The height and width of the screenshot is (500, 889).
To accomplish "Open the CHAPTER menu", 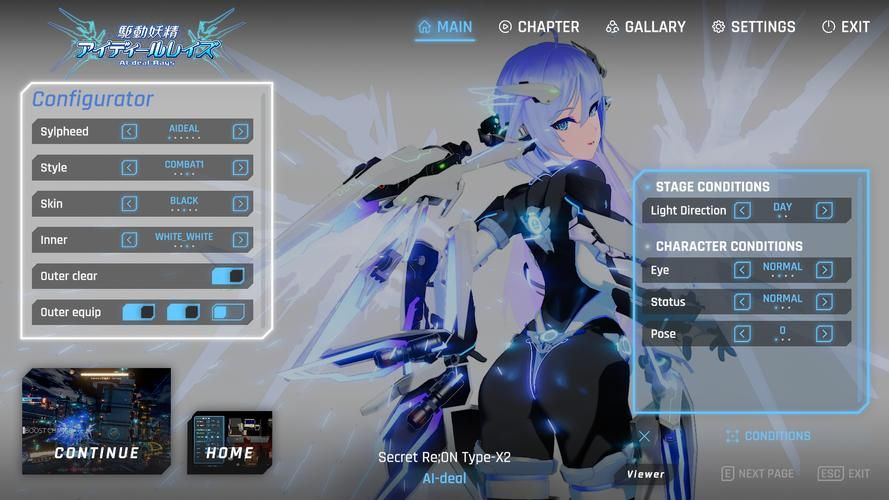I will 538,27.
